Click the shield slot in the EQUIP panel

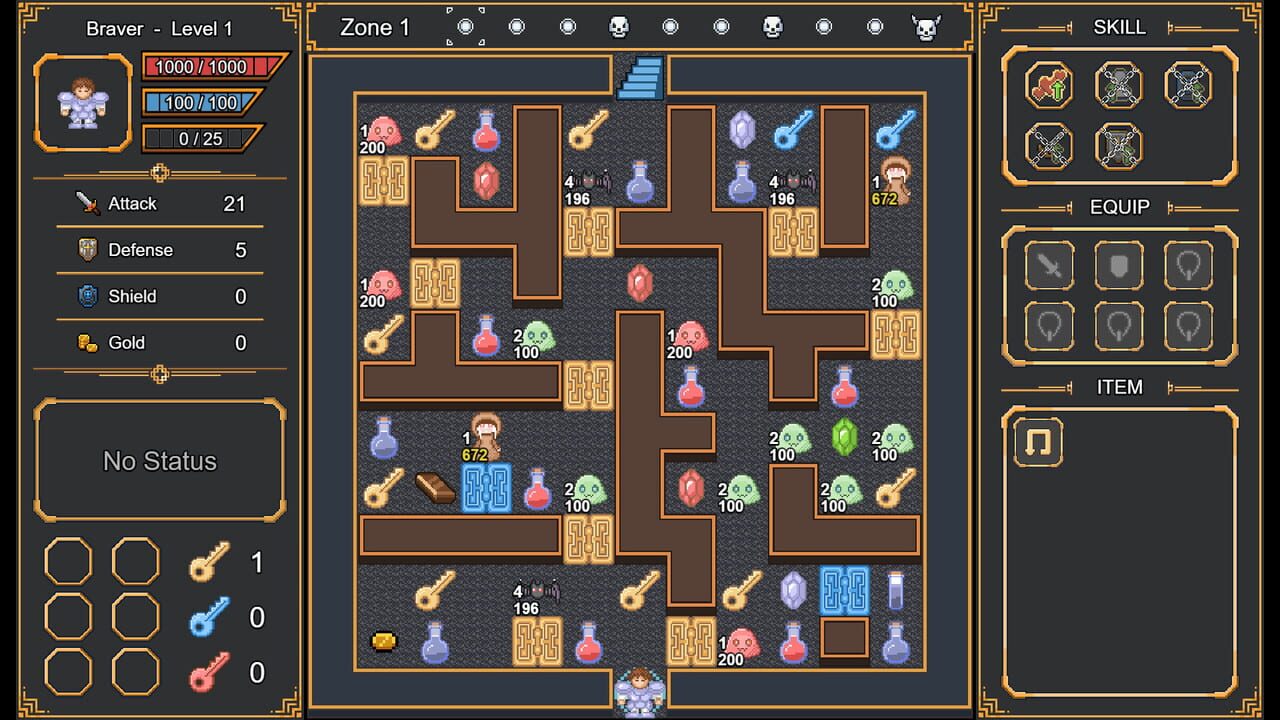(x=1119, y=266)
